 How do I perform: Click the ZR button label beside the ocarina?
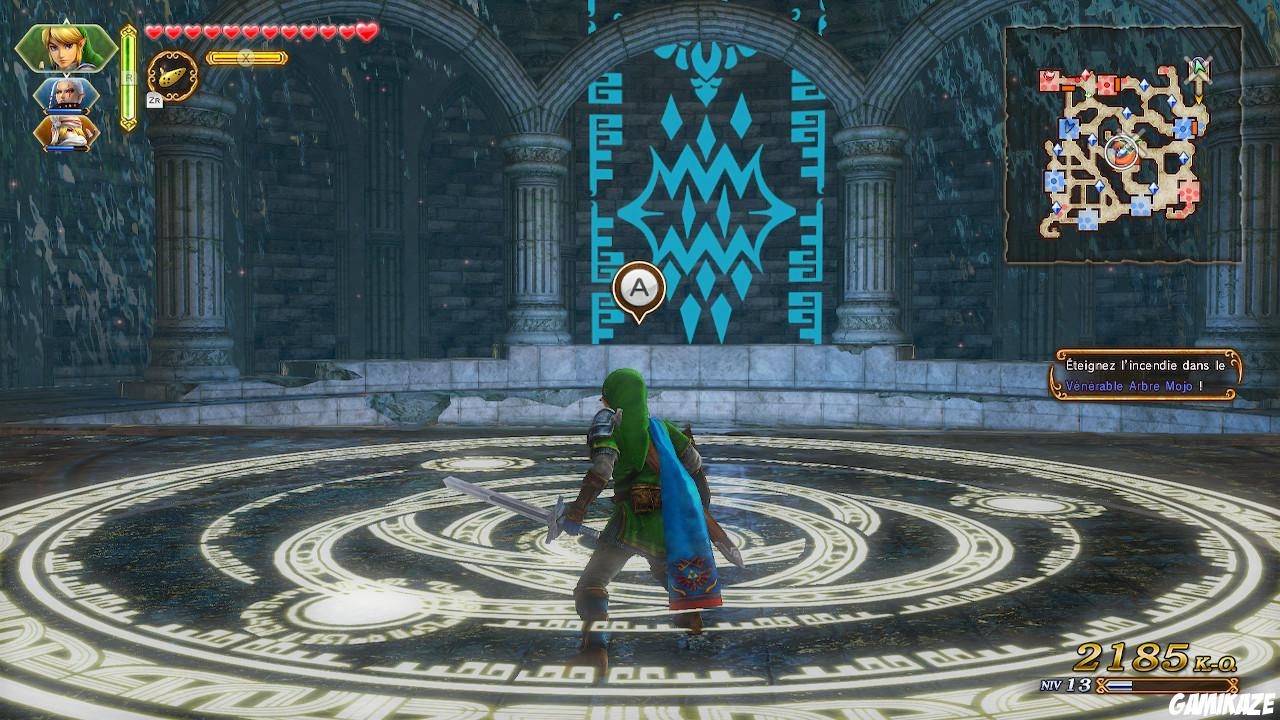[x=154, y=100]
